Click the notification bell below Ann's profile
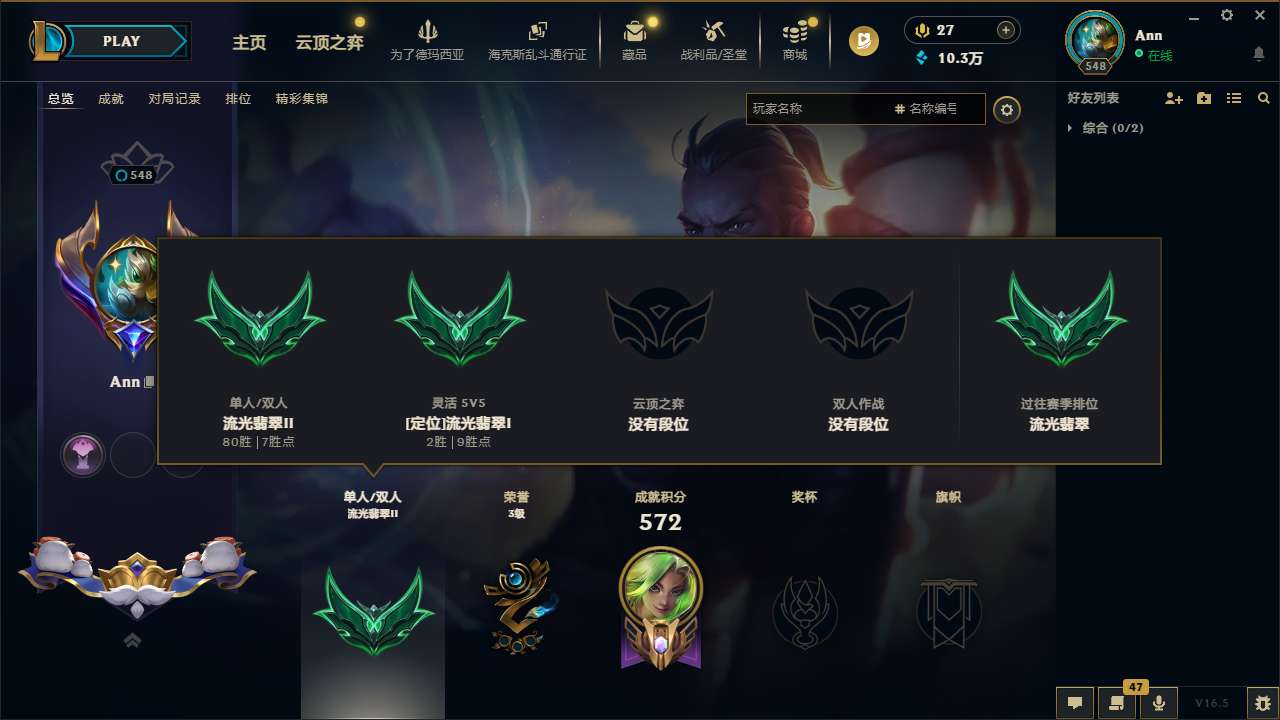Image resolution: width=1280 pixels, height=720 pixels. tap(1258, 52)
